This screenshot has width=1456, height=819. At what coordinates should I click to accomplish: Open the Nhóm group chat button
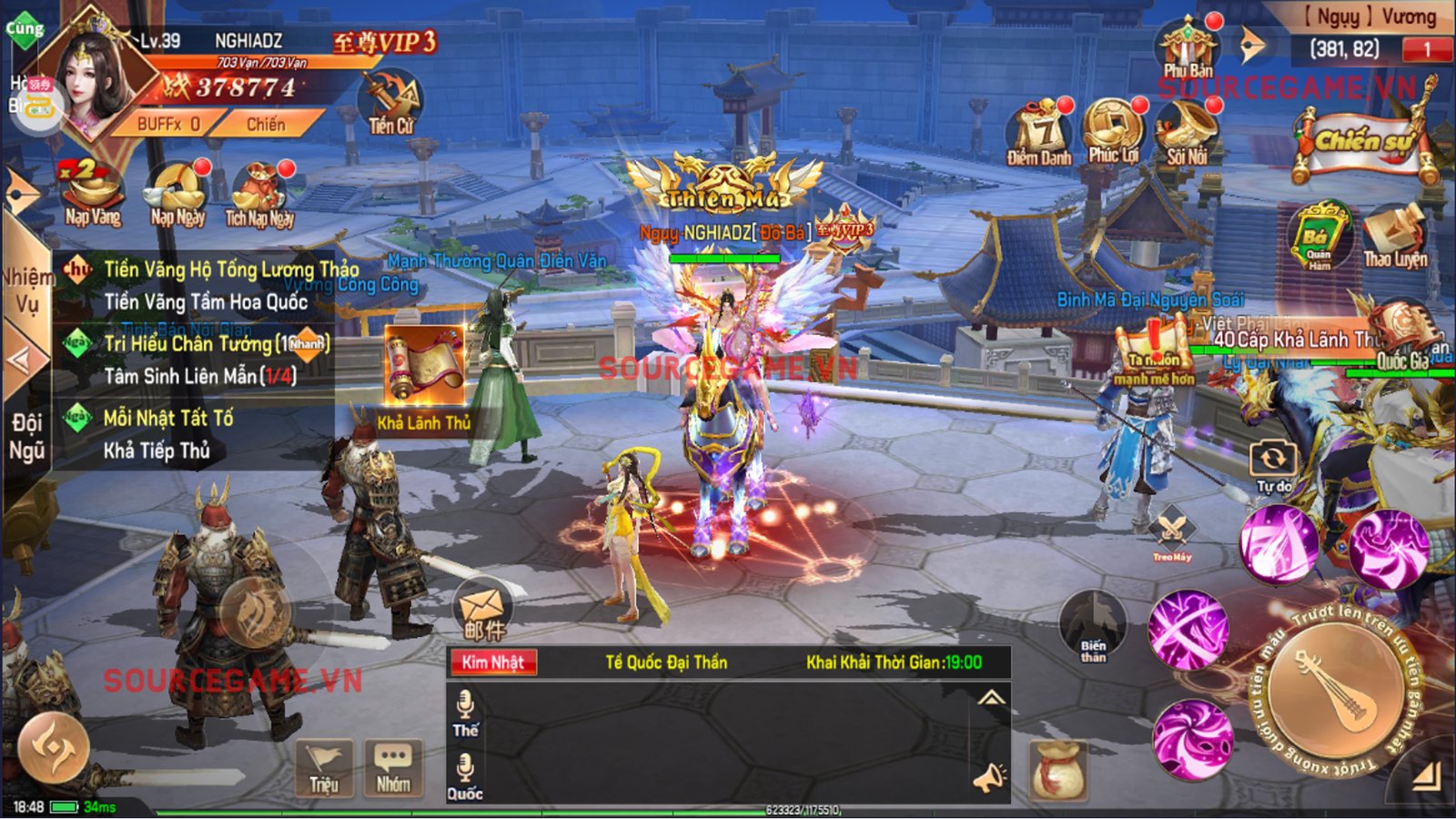(393, 767)
